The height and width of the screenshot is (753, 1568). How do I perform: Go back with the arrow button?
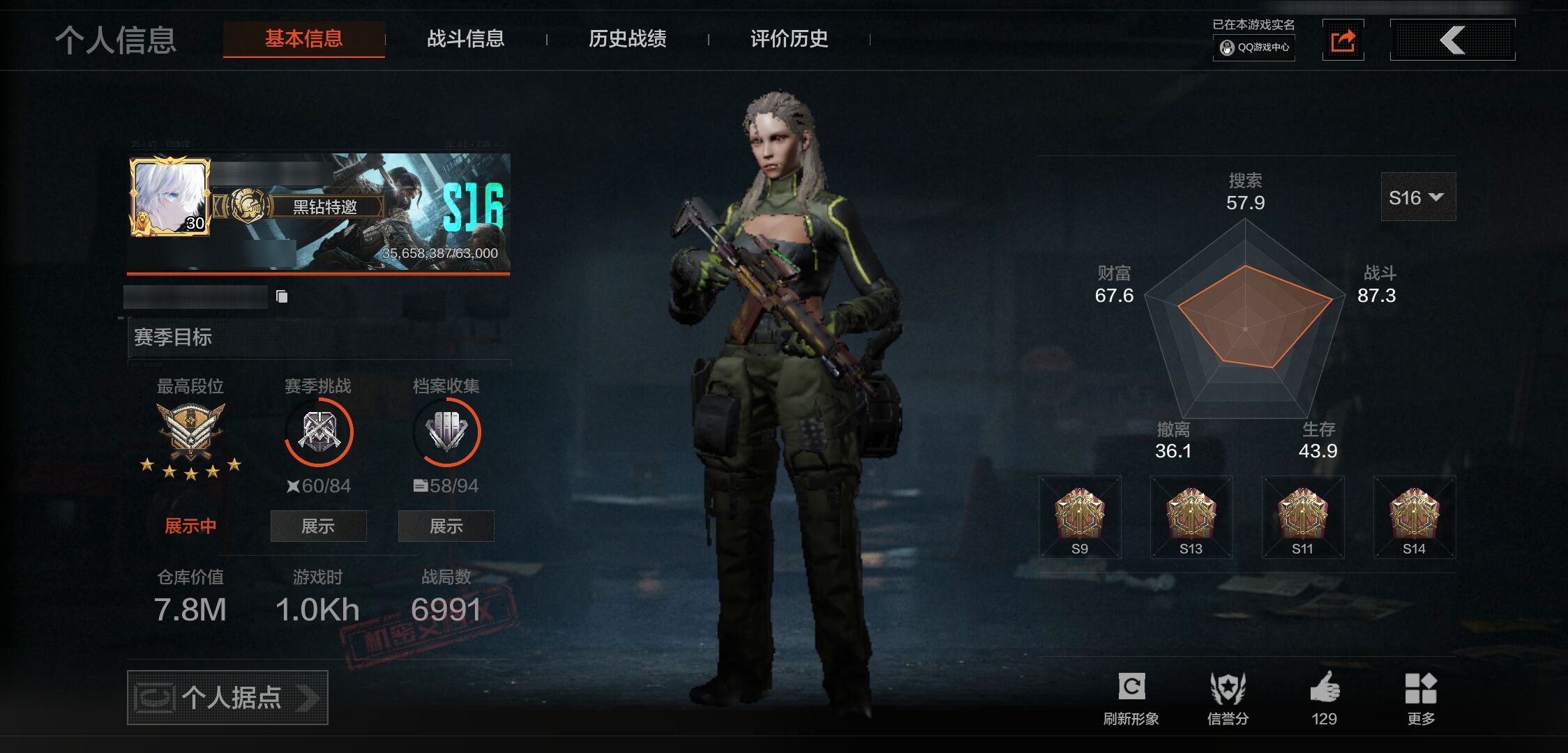click(x=1452, y=40)
